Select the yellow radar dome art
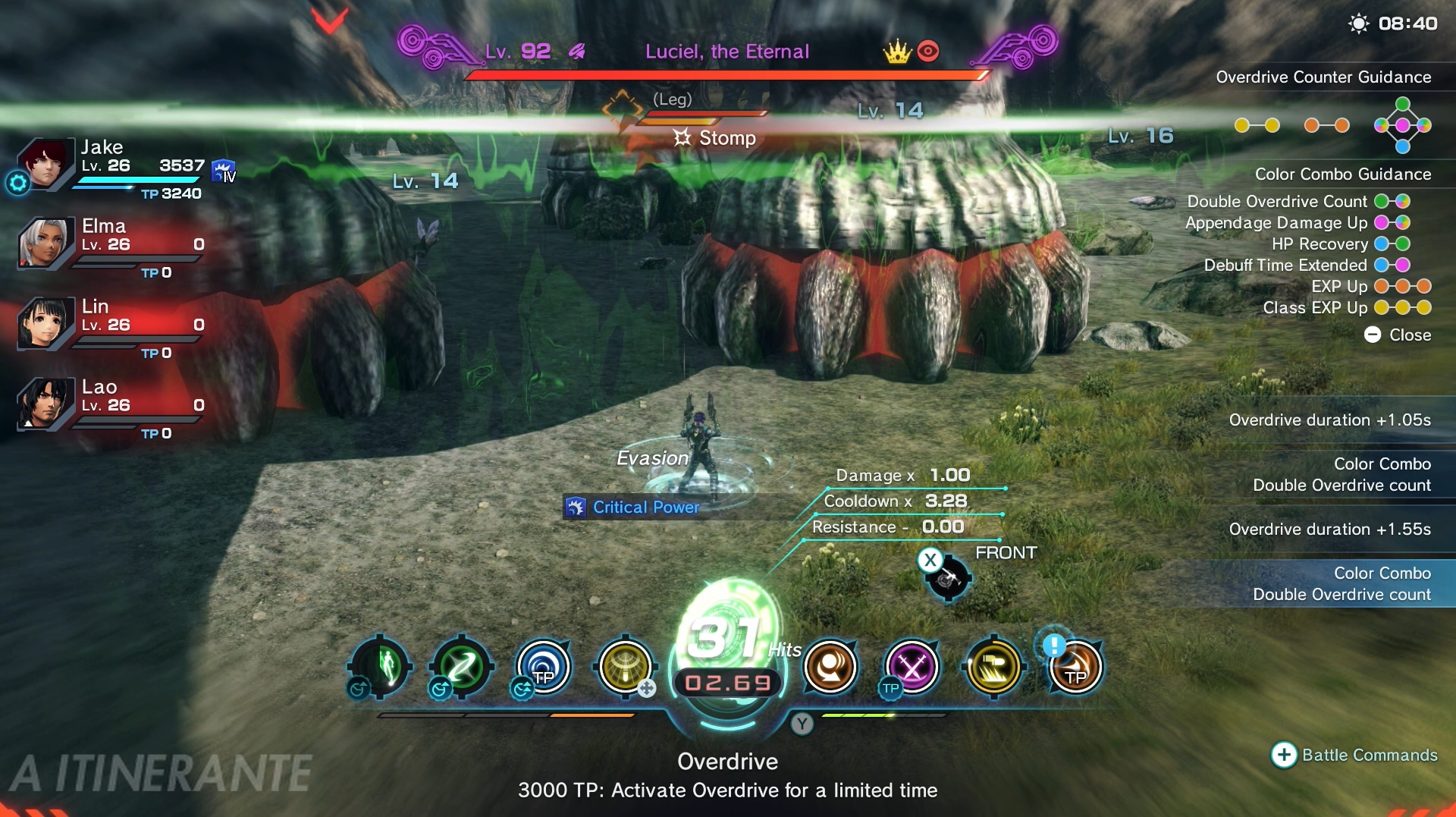 (x=626, y=667)
